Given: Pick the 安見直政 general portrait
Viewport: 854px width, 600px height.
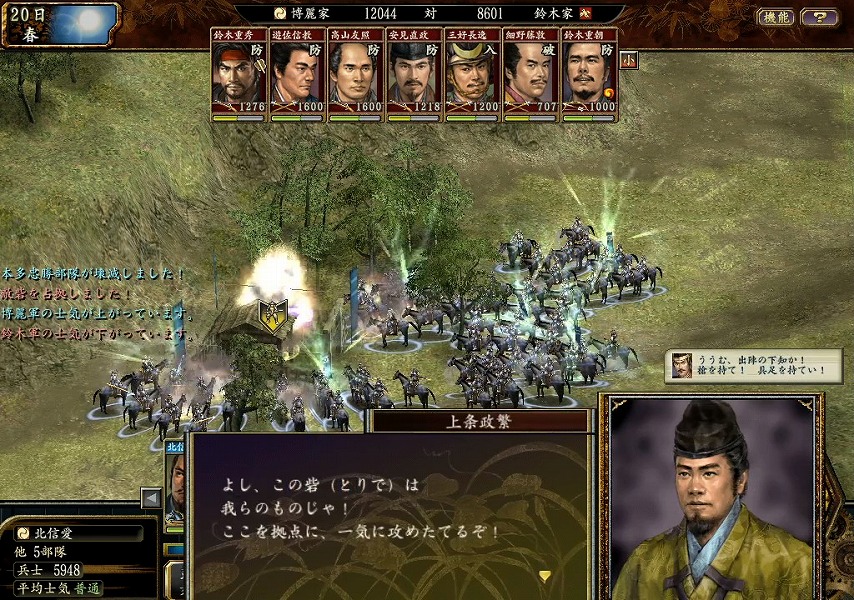Looking at the screenshot, I should 414,76.
